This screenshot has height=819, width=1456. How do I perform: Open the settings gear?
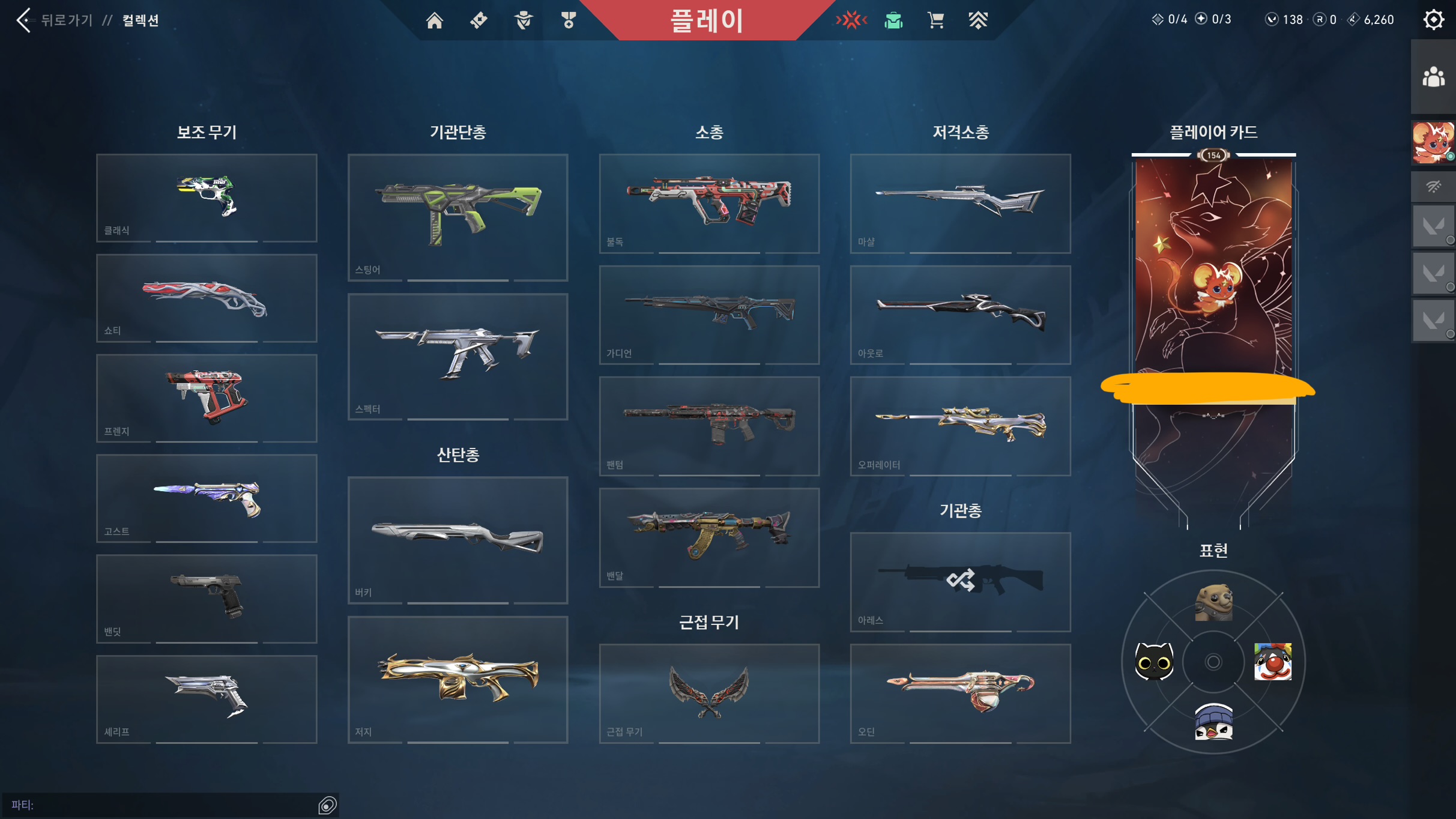point(1433,20)
